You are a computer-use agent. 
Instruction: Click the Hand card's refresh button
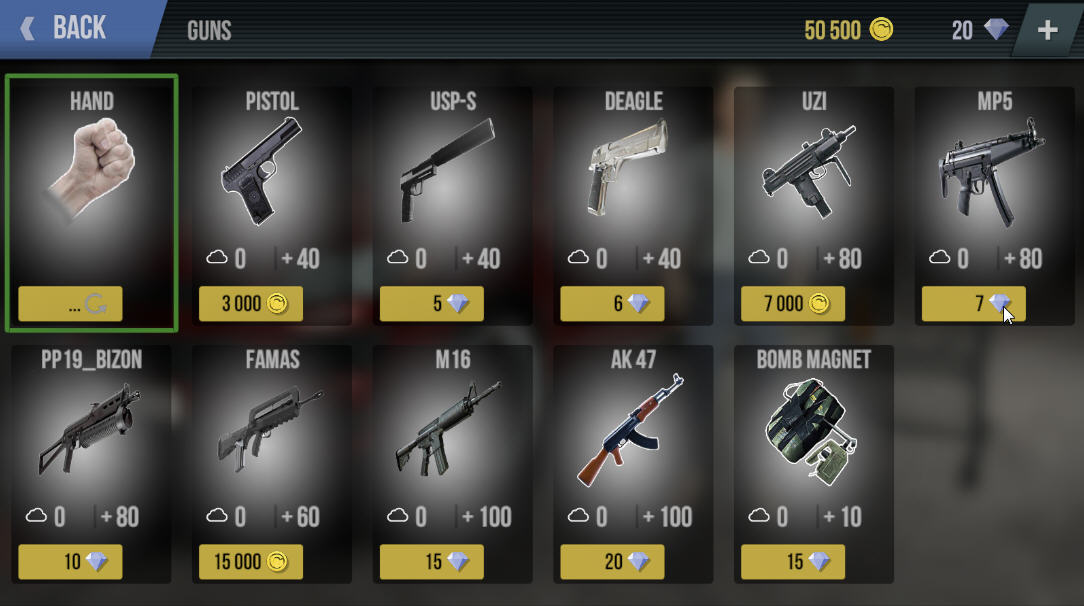(x=96, y=305)
